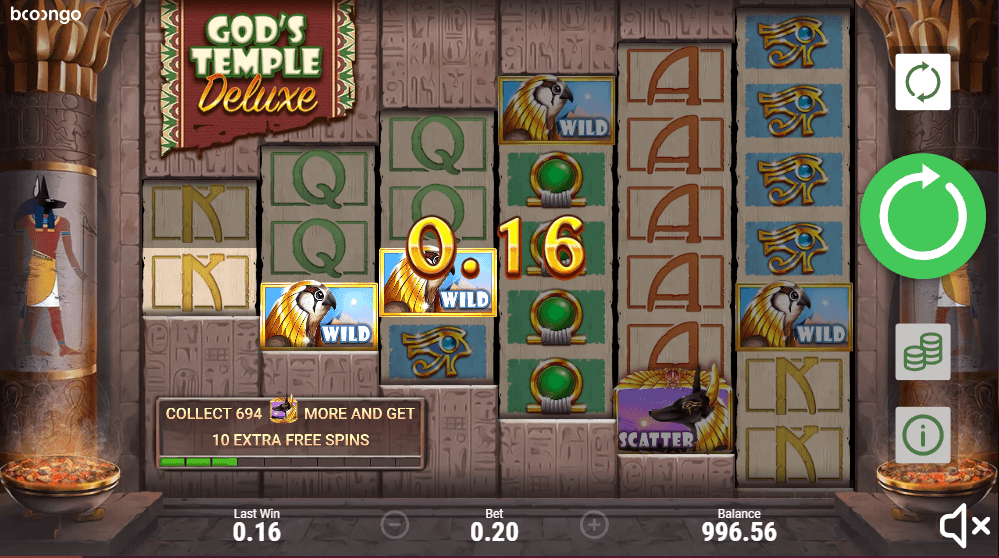The image size is (999, 558).
Task: Show the game info paytable
Action: coord(922,434)
